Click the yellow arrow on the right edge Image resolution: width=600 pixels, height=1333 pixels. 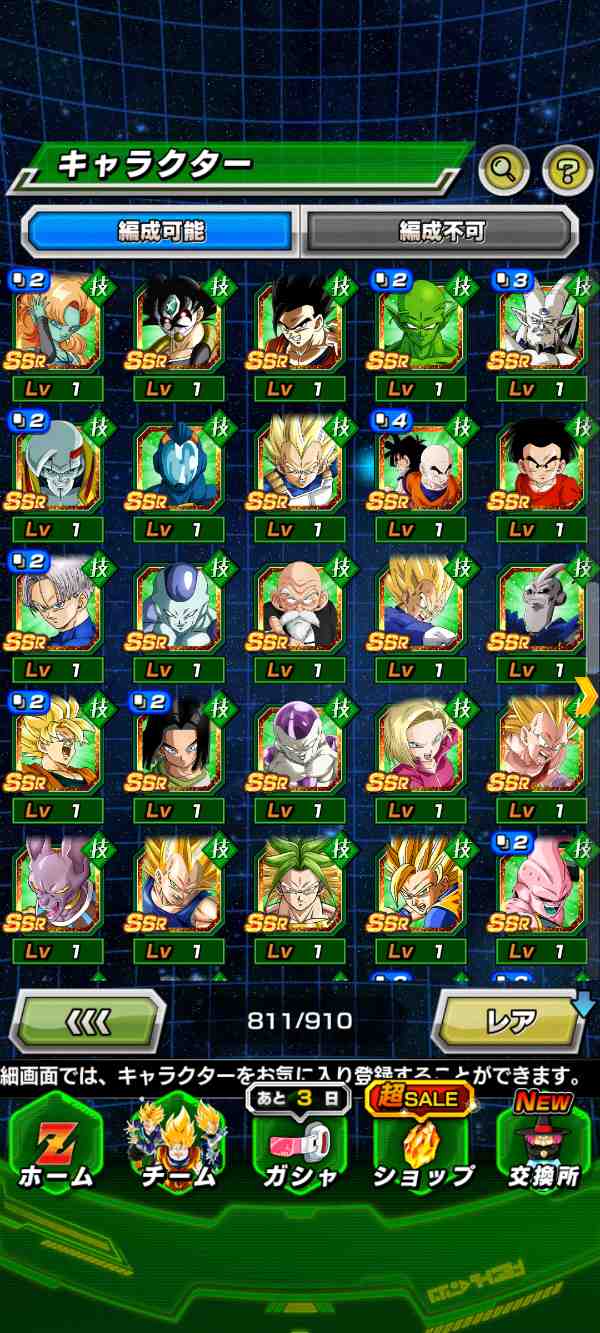pos(586,697)
